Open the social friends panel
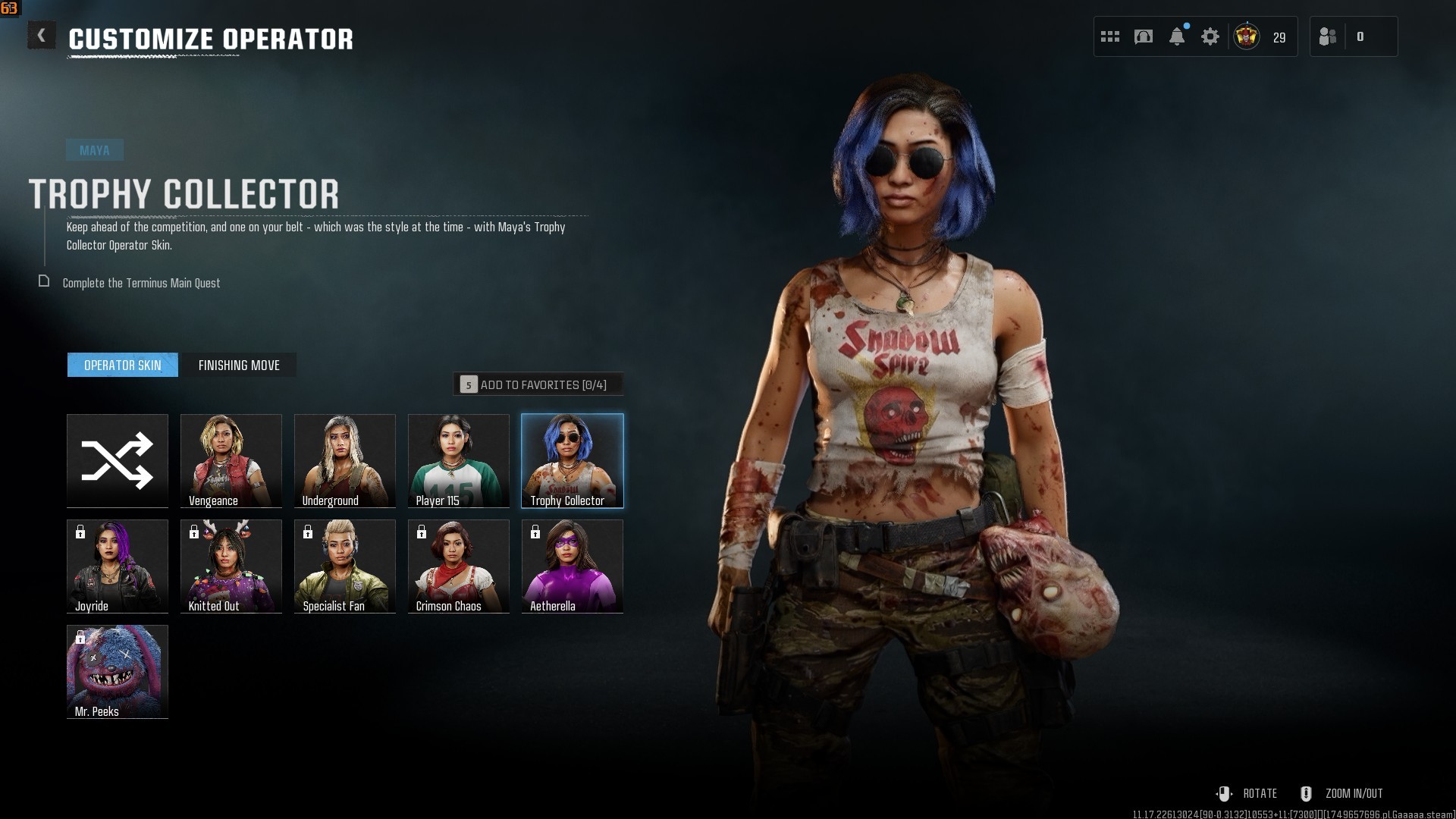 coord(1329,36)
